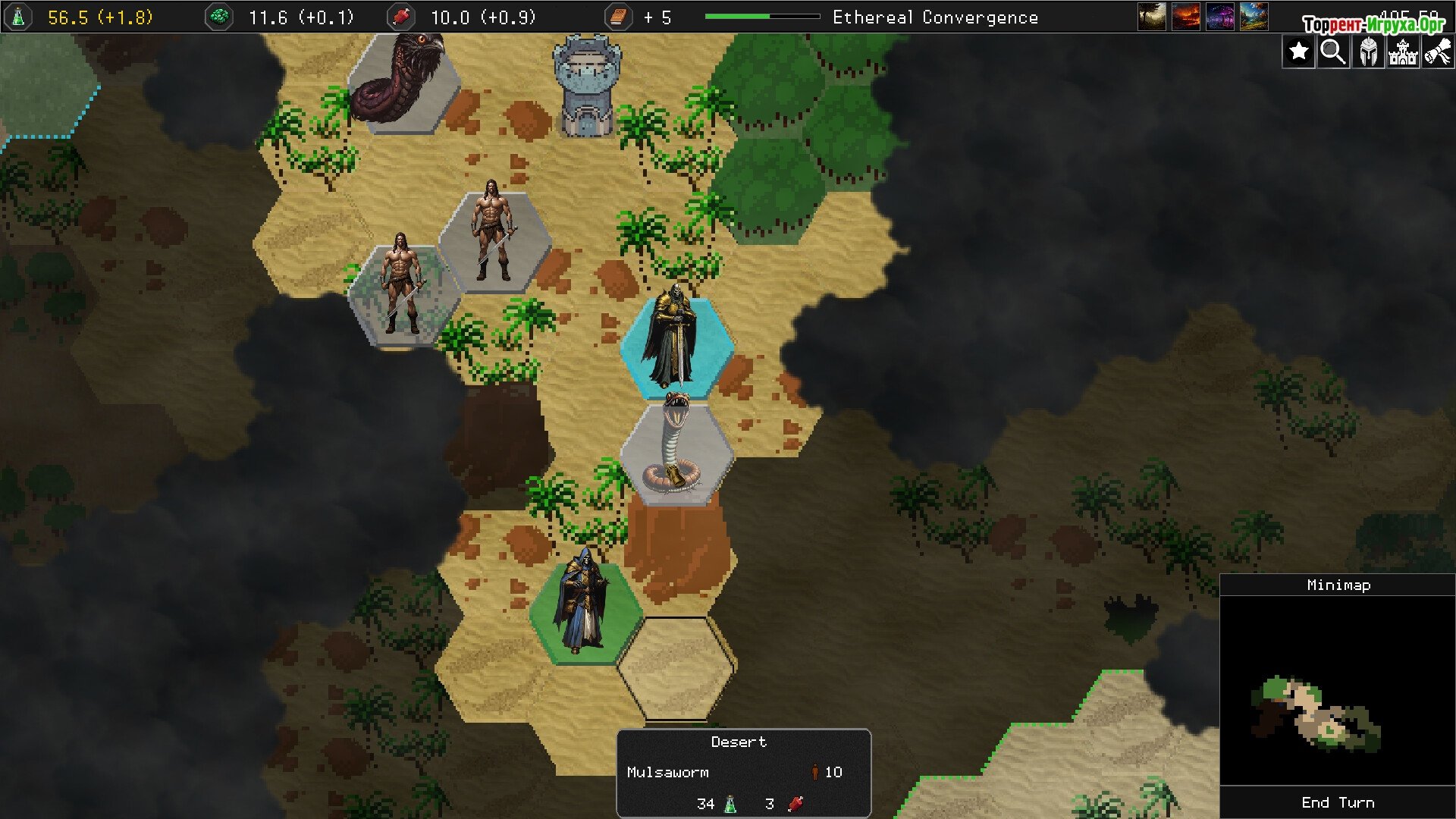Click the Torrent-Igruha watermark link
1456x819 pixels.
tap(1373, 24)
